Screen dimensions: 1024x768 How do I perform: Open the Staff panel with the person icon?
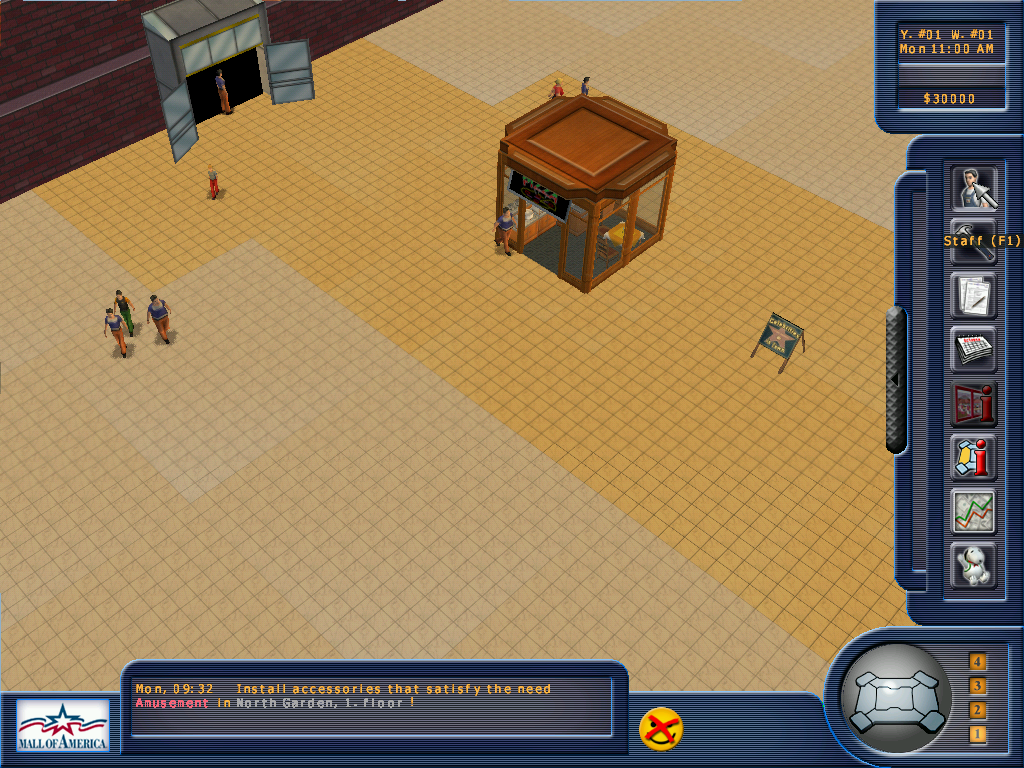(972, 187)
